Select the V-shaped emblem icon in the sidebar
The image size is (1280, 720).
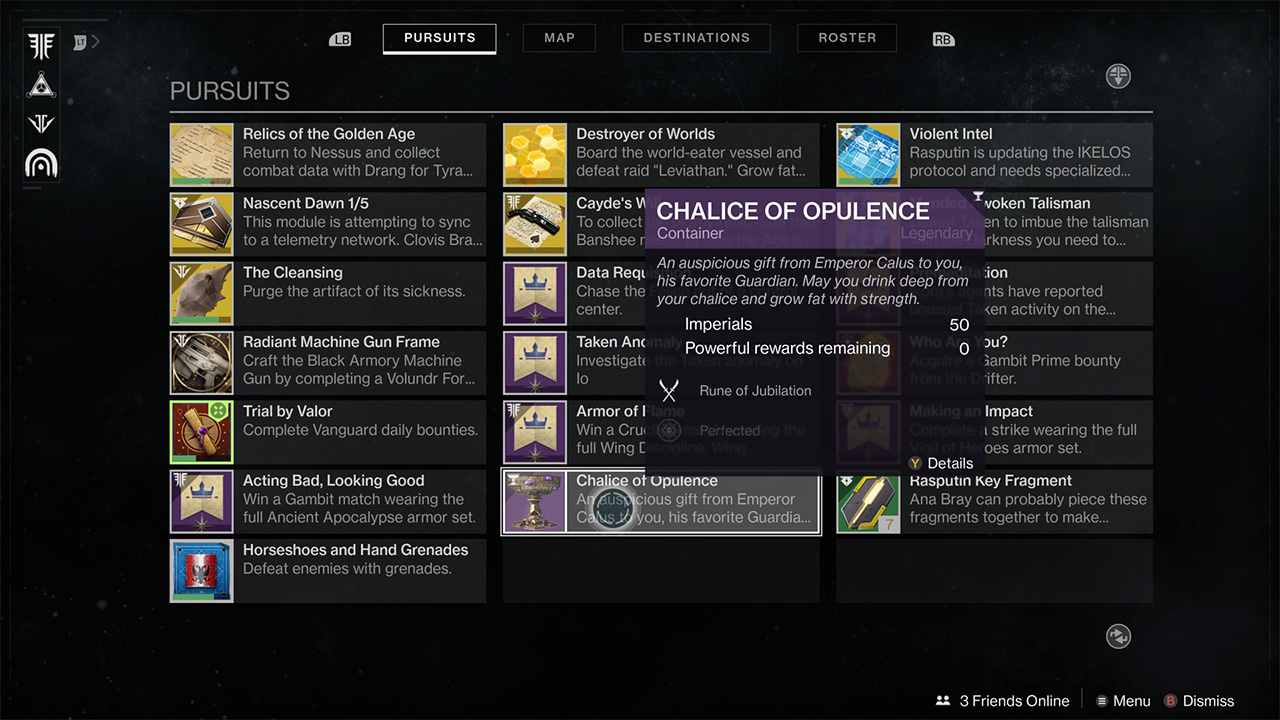coord(40,122)
